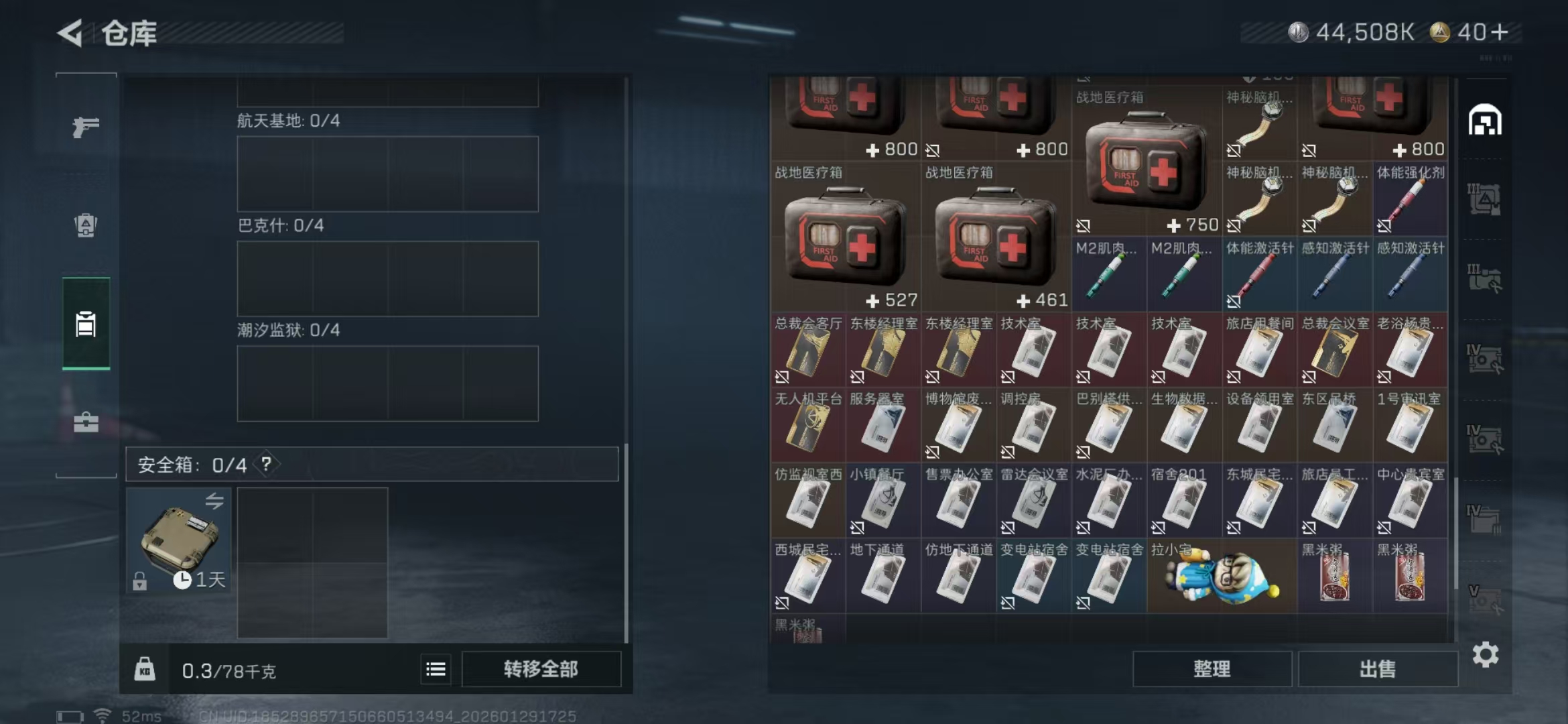This screenshot has height=724, width=1568.
Task: Select the 体能强化剂 syringe
Action: coord(1410,200)
